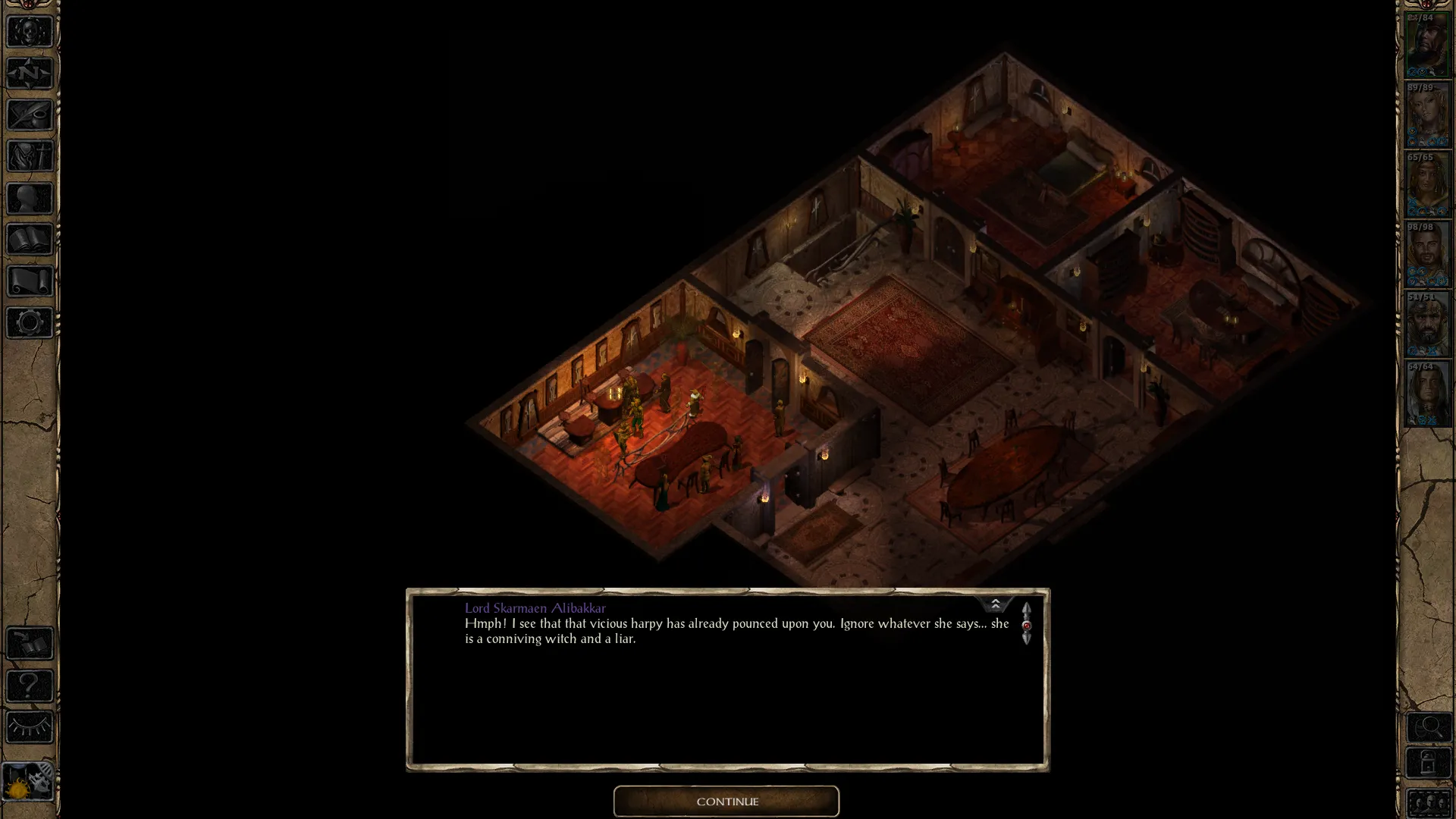Viewport: 1456px width, 819px height.
Task: Click the dialogue box scroll-up arrow
Action: click(x=1026, y=610)
